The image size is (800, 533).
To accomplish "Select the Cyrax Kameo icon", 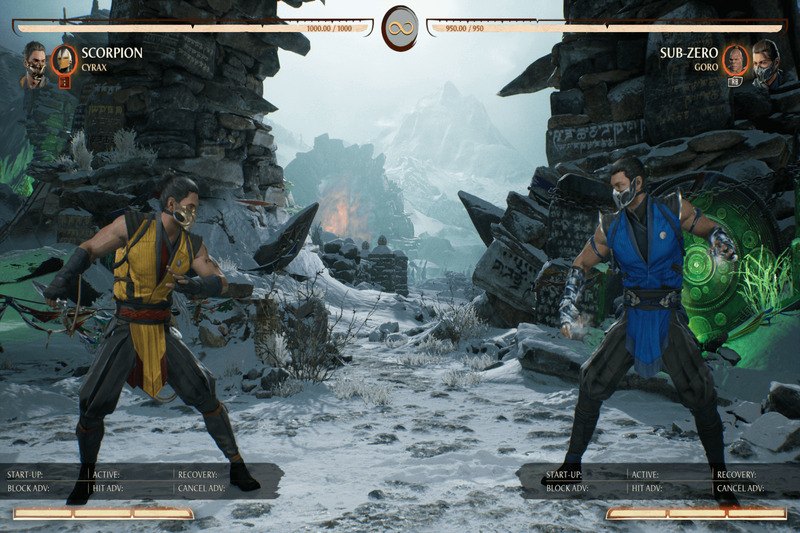I will click(64, 61).
